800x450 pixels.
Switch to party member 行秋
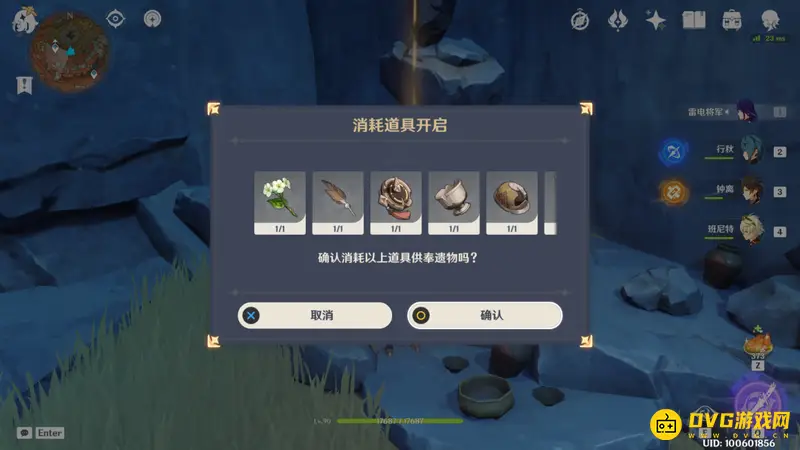(750, 151)
